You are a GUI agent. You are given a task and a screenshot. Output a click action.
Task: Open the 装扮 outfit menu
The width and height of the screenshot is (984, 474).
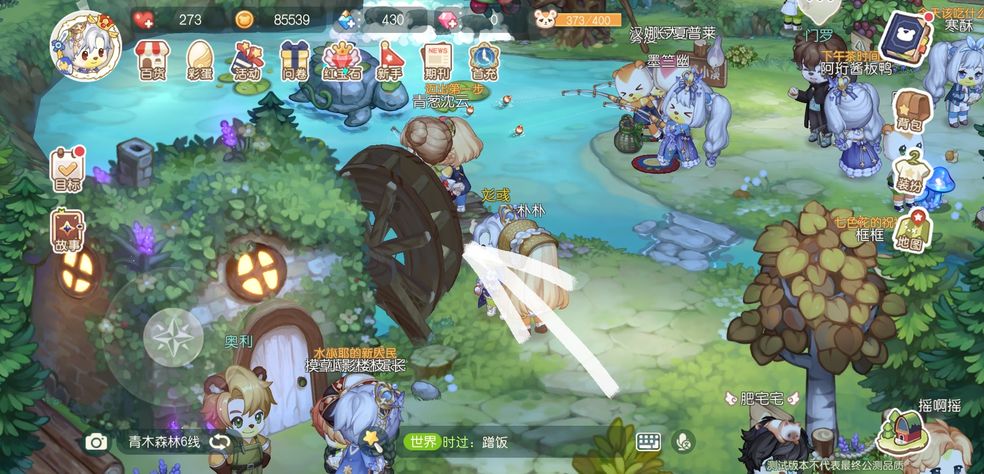[909, 170]
